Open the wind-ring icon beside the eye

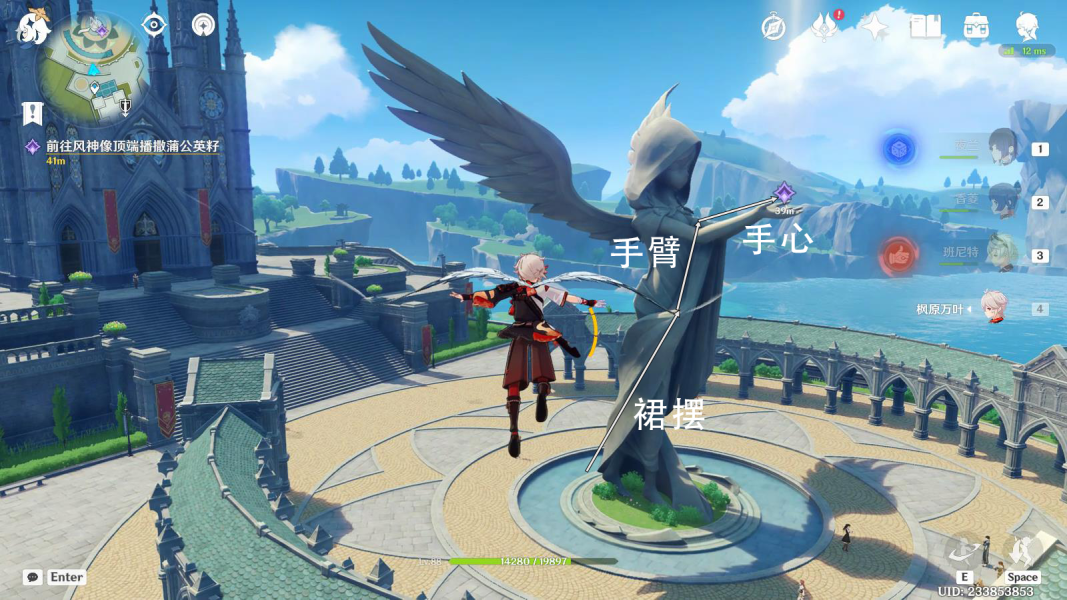click(x=204, y=25)
